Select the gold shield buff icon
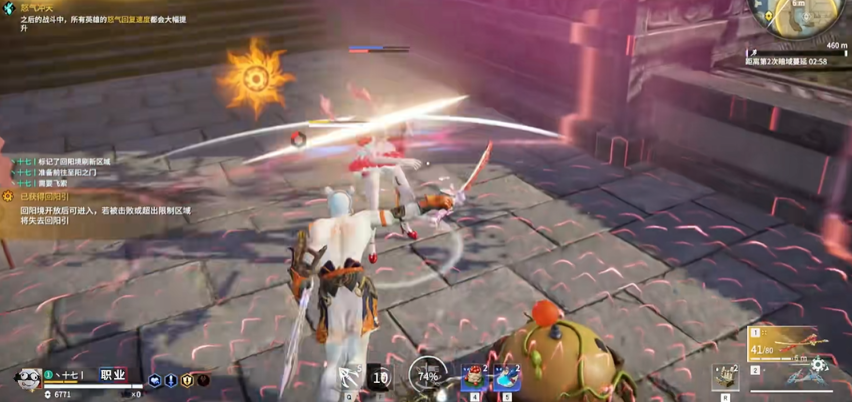 (187, 380)
